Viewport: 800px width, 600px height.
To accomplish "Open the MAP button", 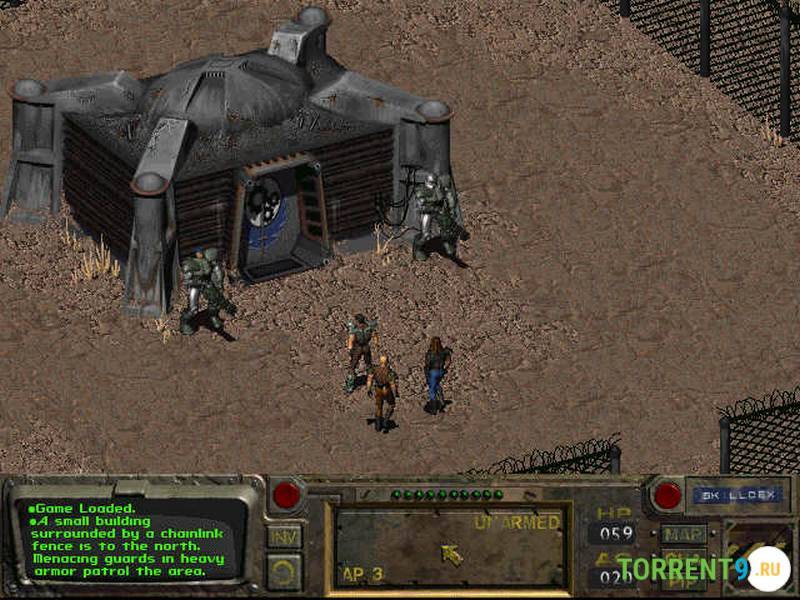I will click(683, 535).
